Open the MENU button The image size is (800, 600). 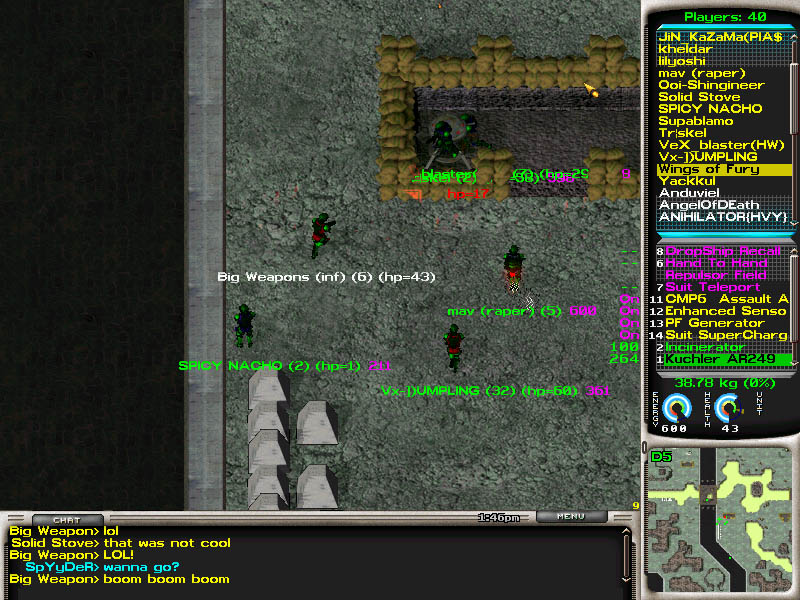tap(571, 517)
